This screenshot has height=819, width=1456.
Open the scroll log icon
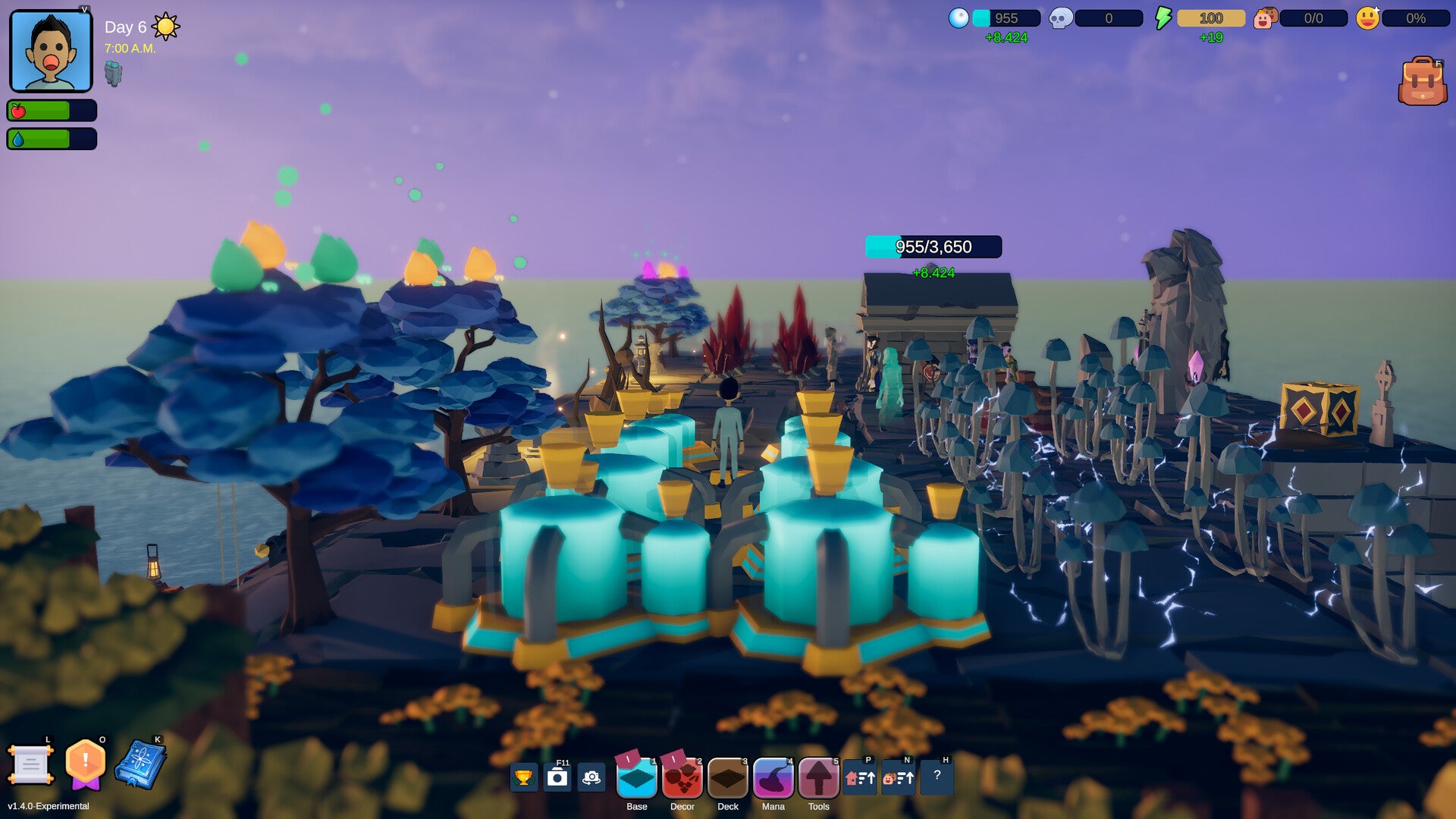(30, 764)
